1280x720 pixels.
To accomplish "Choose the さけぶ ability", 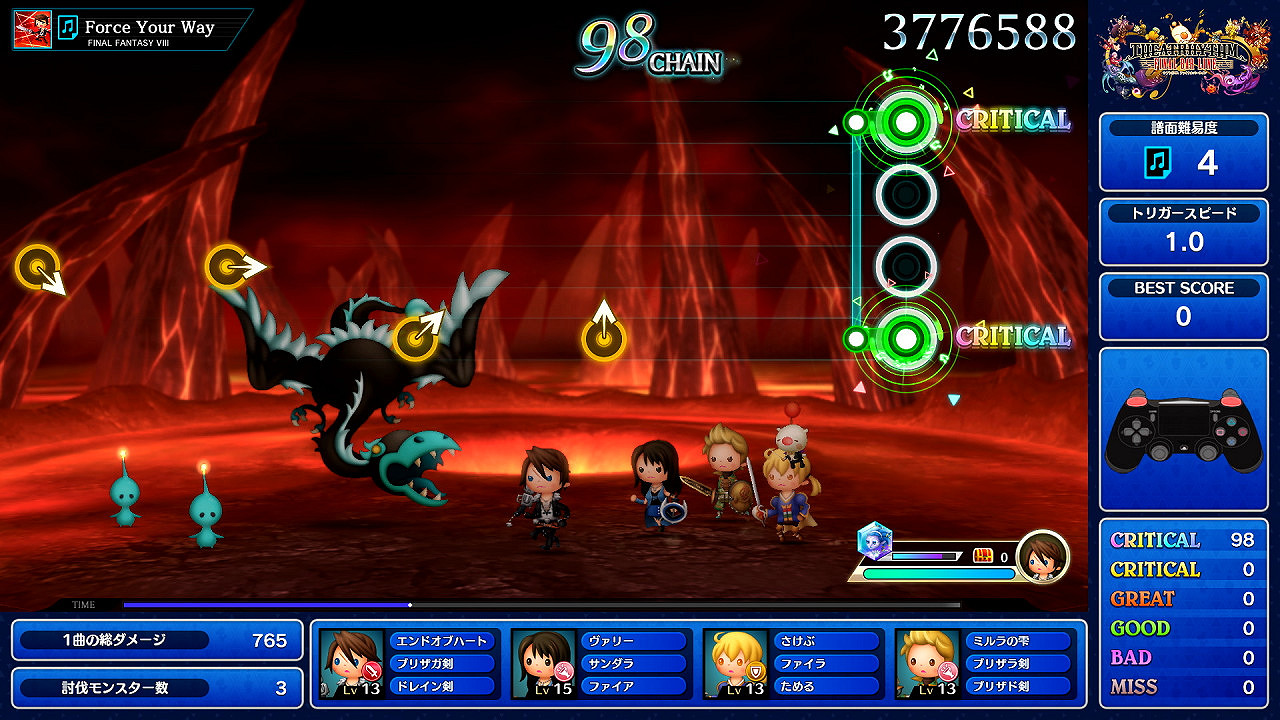I will pyautogui.click(x=826, y=641).
